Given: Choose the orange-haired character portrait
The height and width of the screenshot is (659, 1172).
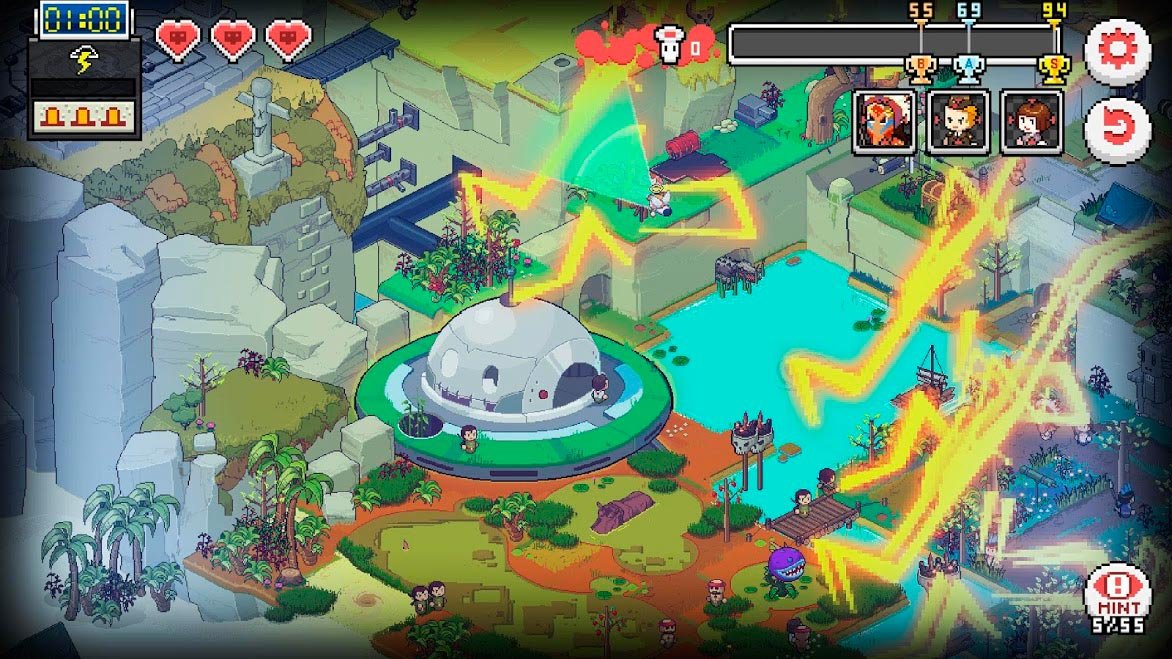Looking at the screenshot, I should click(x=958, y=122).
